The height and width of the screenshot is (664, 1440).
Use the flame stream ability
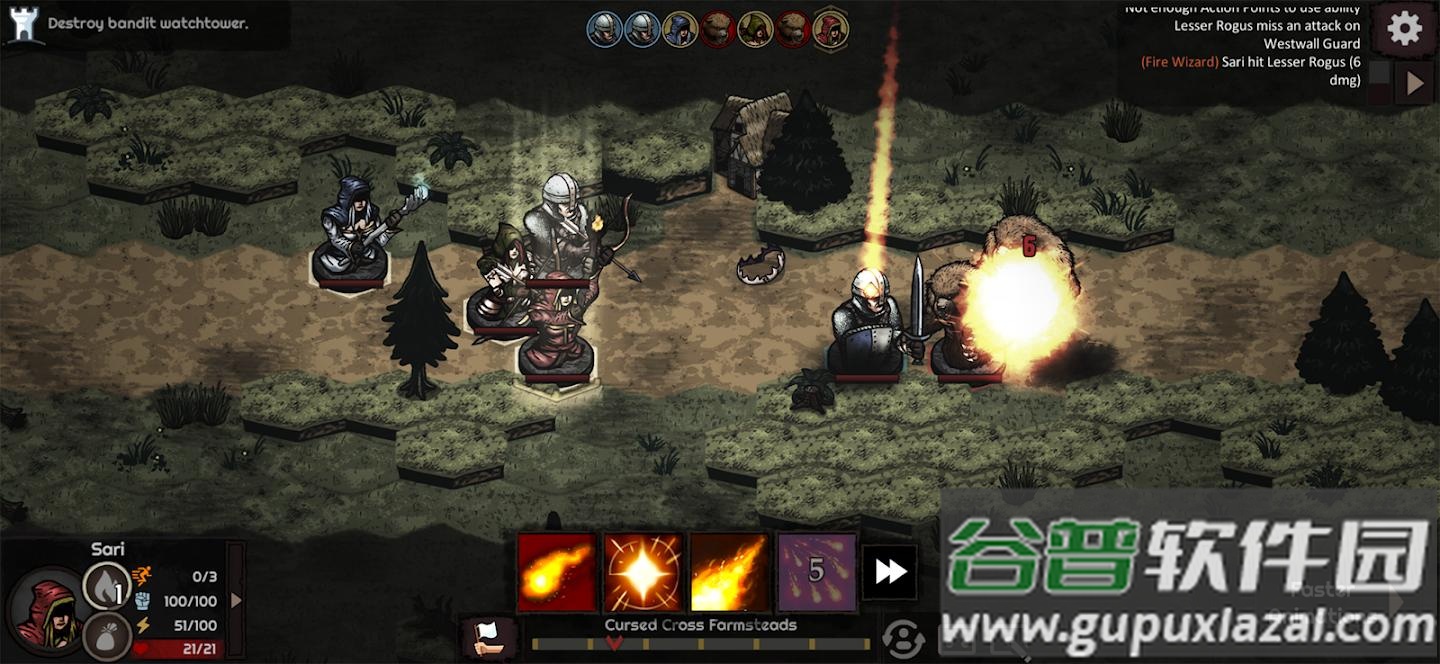(730, 572)
